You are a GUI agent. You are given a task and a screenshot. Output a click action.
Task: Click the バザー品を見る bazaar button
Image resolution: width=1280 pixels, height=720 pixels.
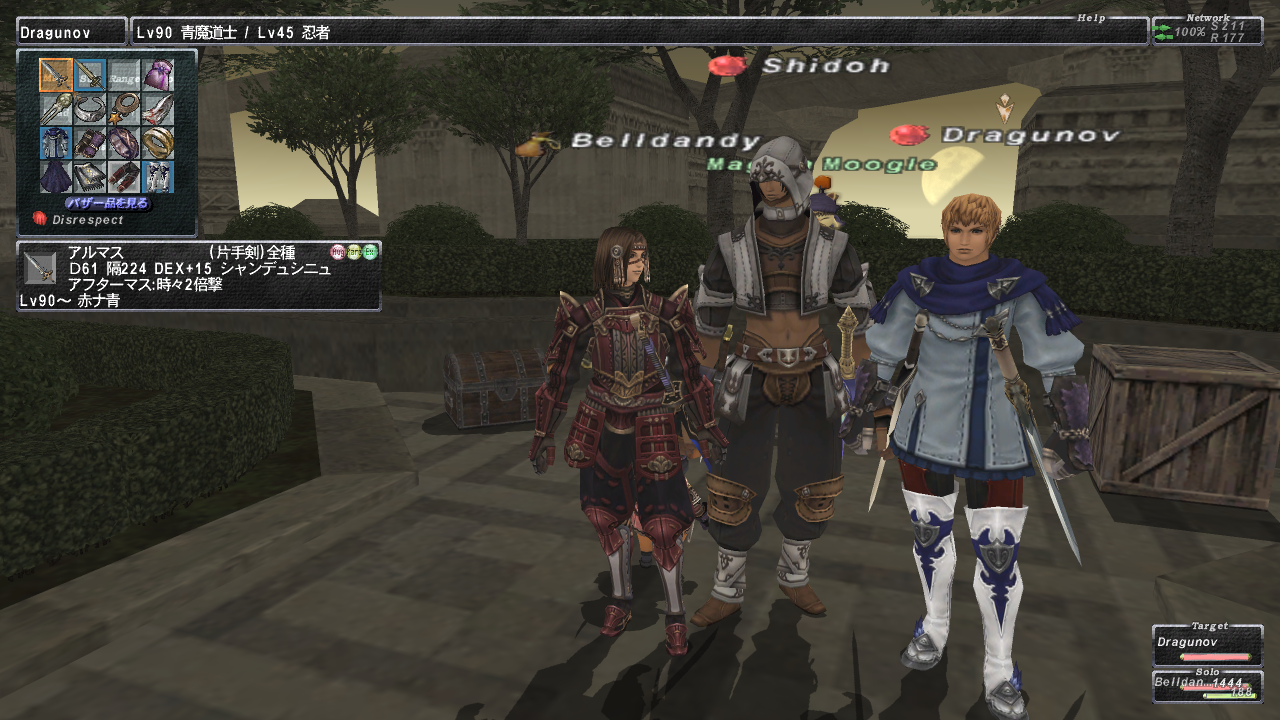pyautogui.click(x=108, y=203)
